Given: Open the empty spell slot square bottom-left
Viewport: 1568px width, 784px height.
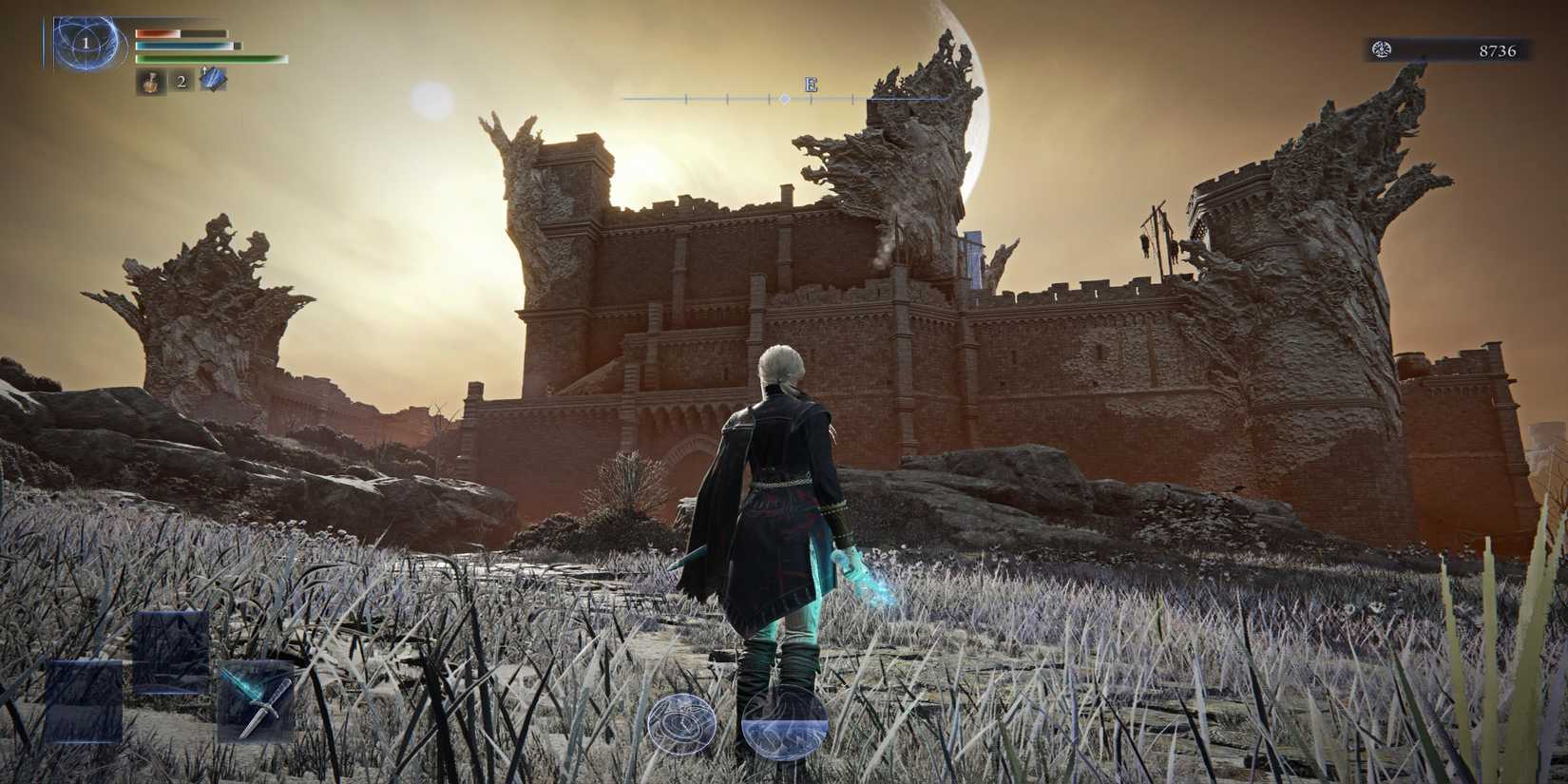Looking at the screenshot, I should (83, 701).
